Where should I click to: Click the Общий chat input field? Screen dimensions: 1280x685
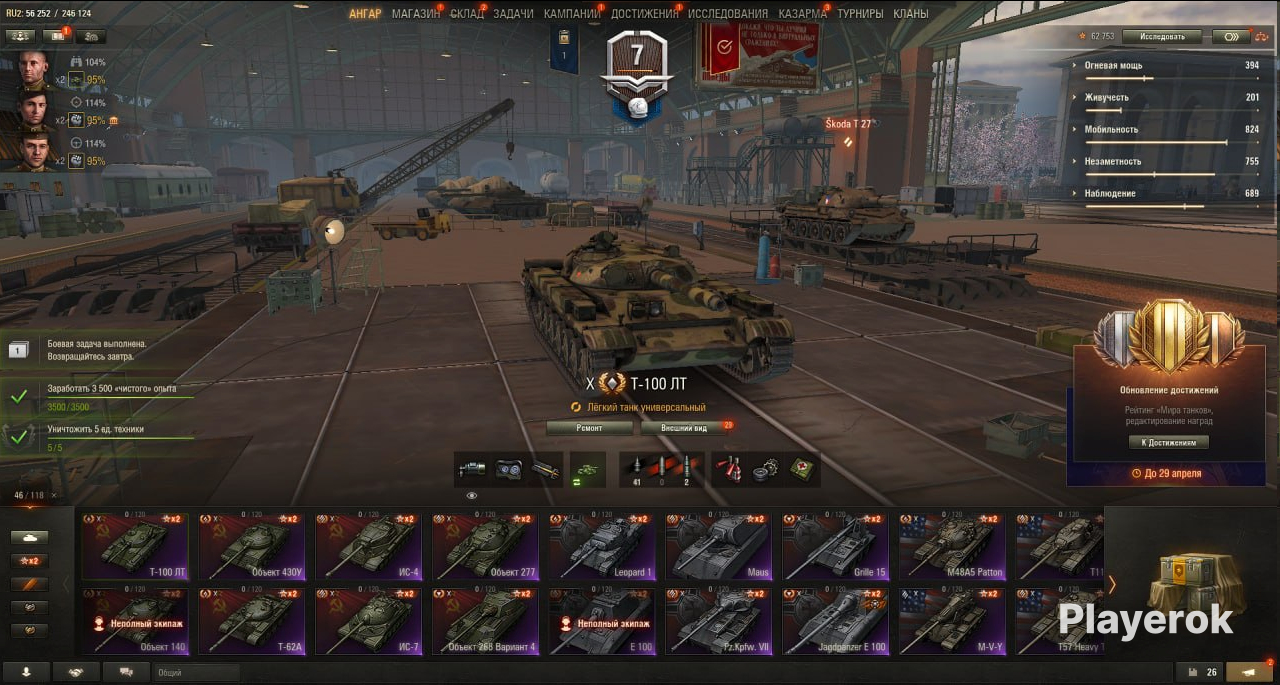point(196,673)
